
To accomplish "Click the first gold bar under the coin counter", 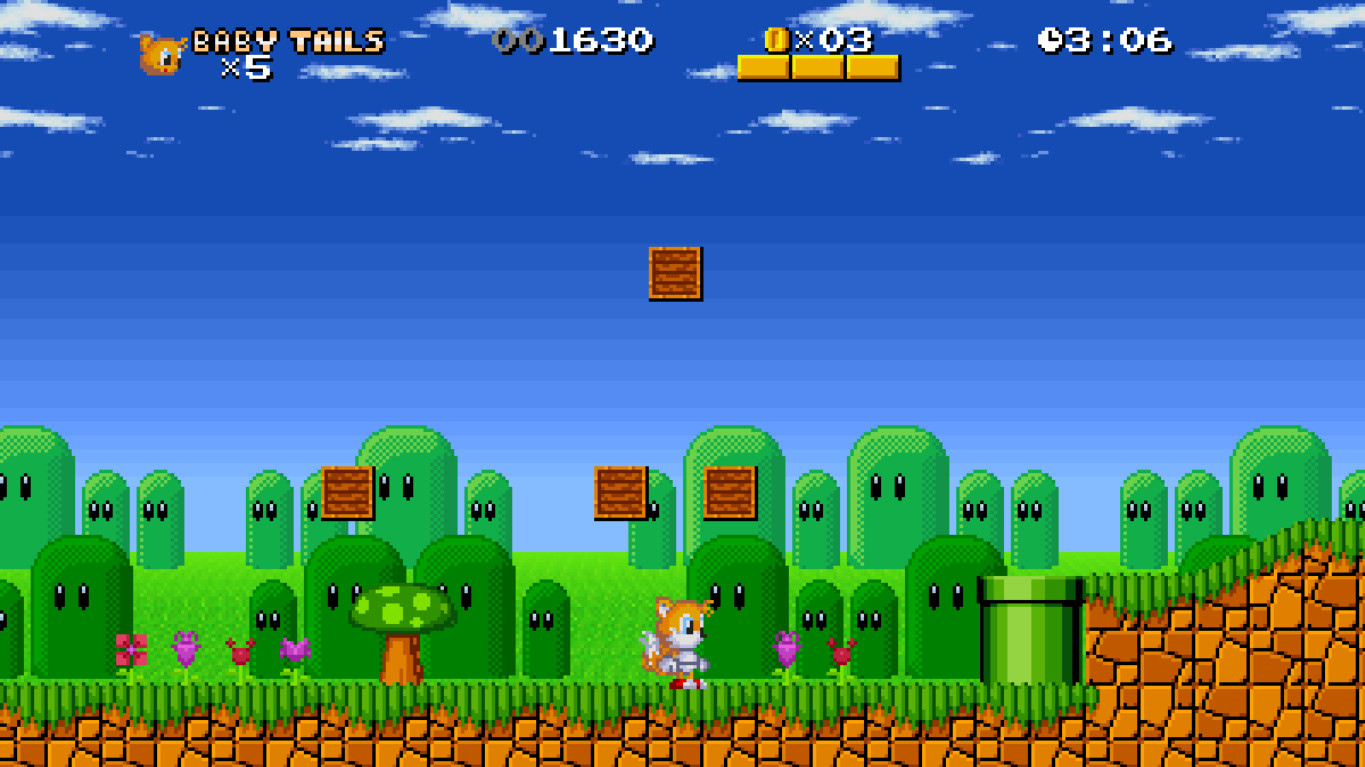I will 763,69.
